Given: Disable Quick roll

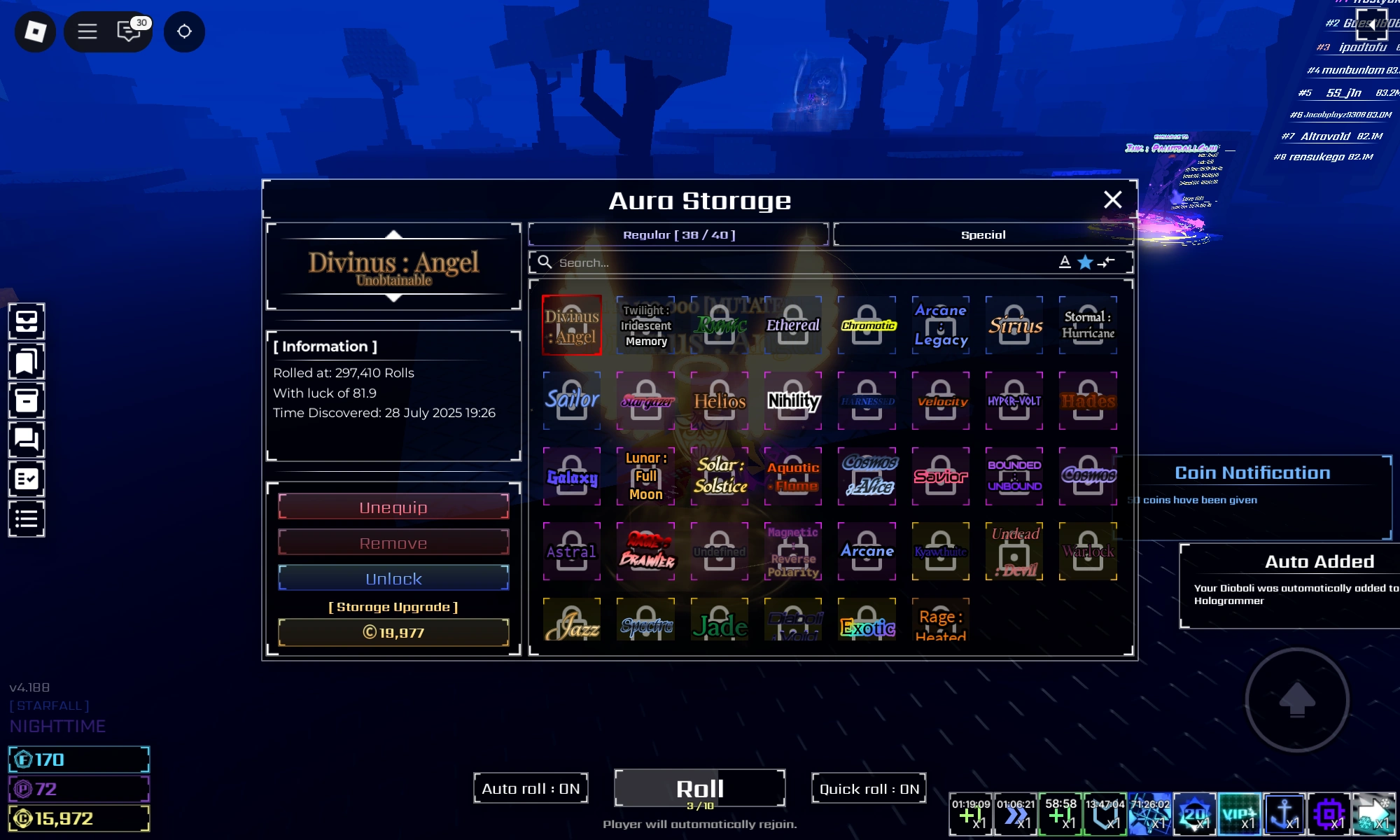Looking at the screenshot, I should pos(868,788).
